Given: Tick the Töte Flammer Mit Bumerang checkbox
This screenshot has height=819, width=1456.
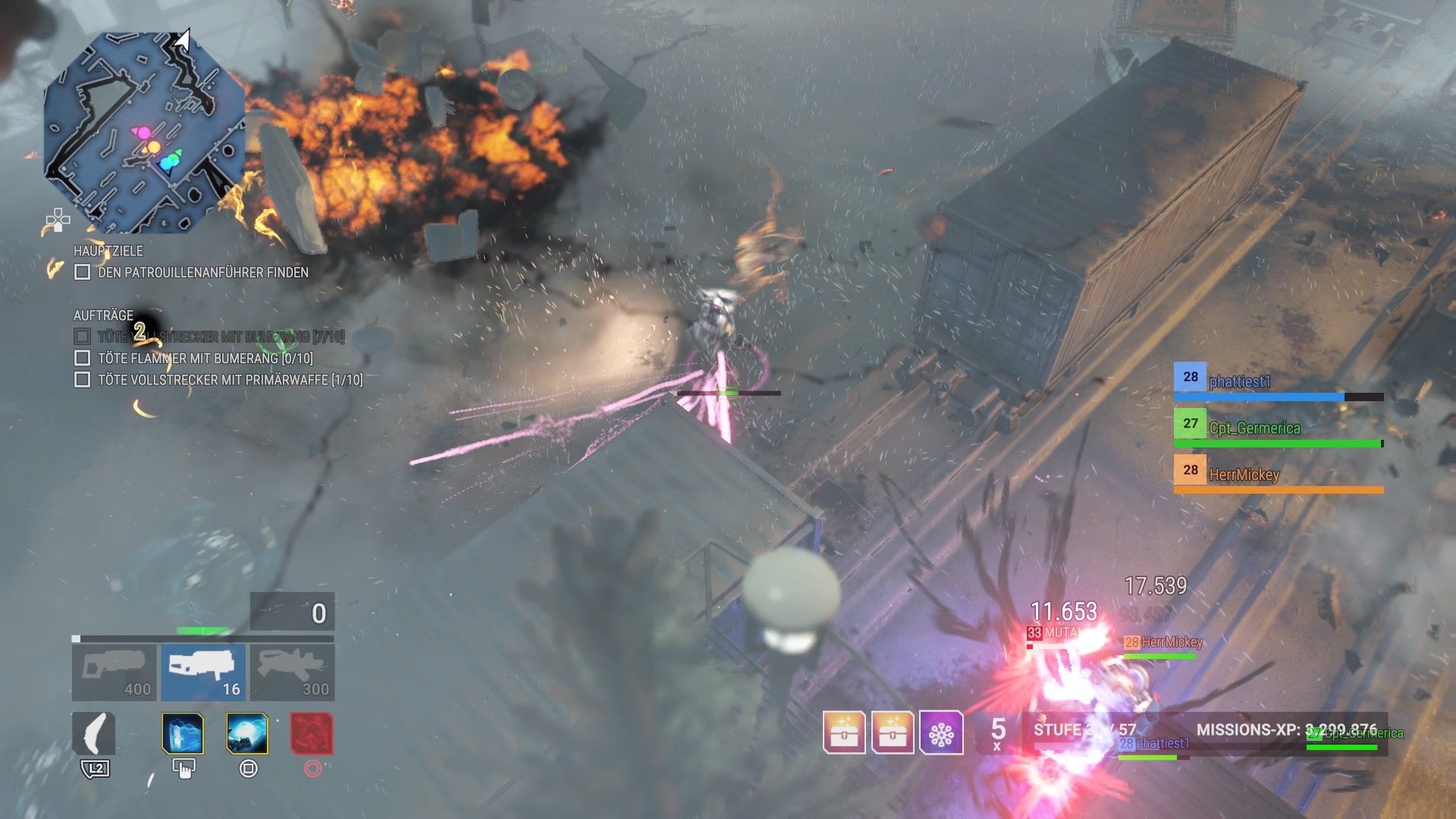Looking at the screenshot, I should click(81, 357).
